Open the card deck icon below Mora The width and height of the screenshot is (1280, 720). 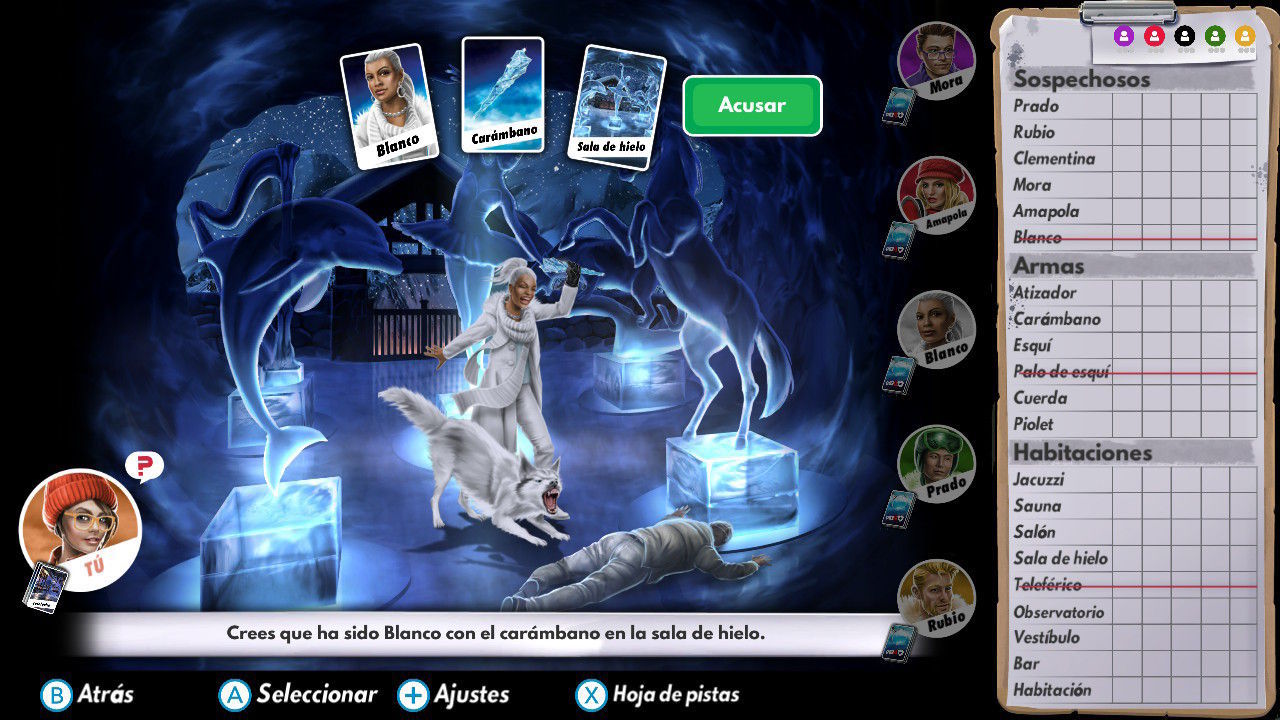[x=900, y=104]
